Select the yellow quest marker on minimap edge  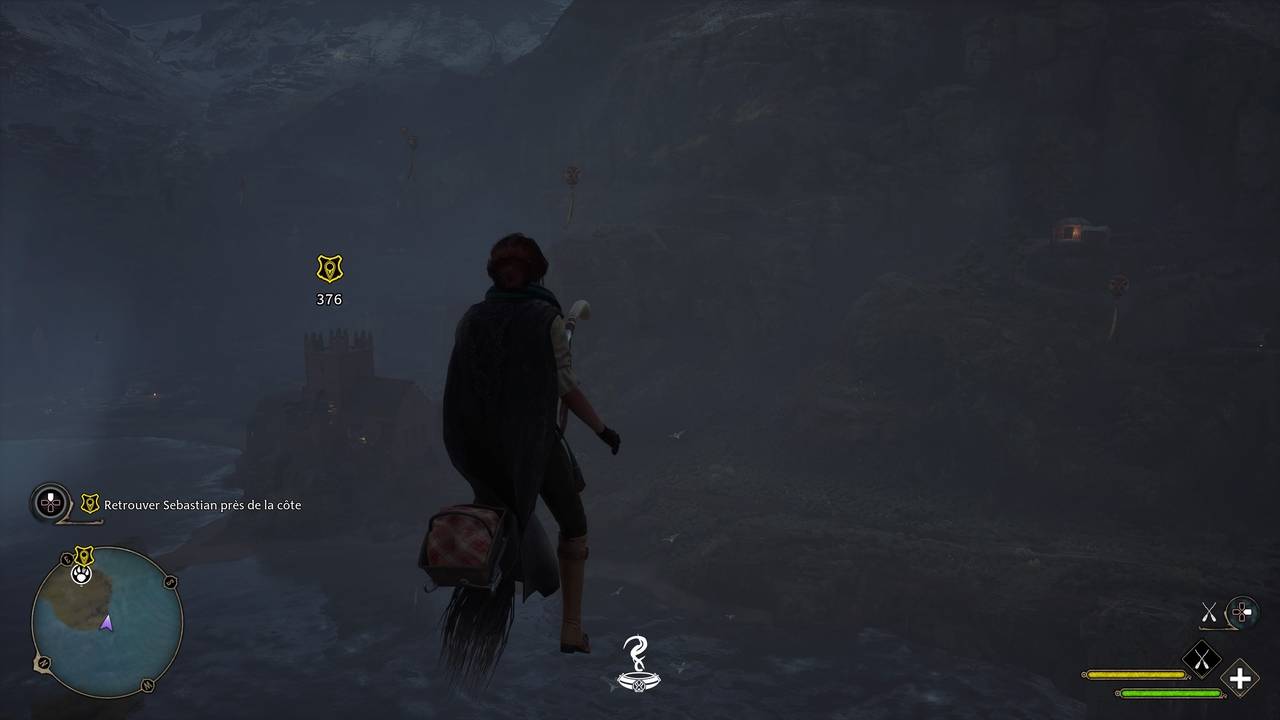pos(84,554)
